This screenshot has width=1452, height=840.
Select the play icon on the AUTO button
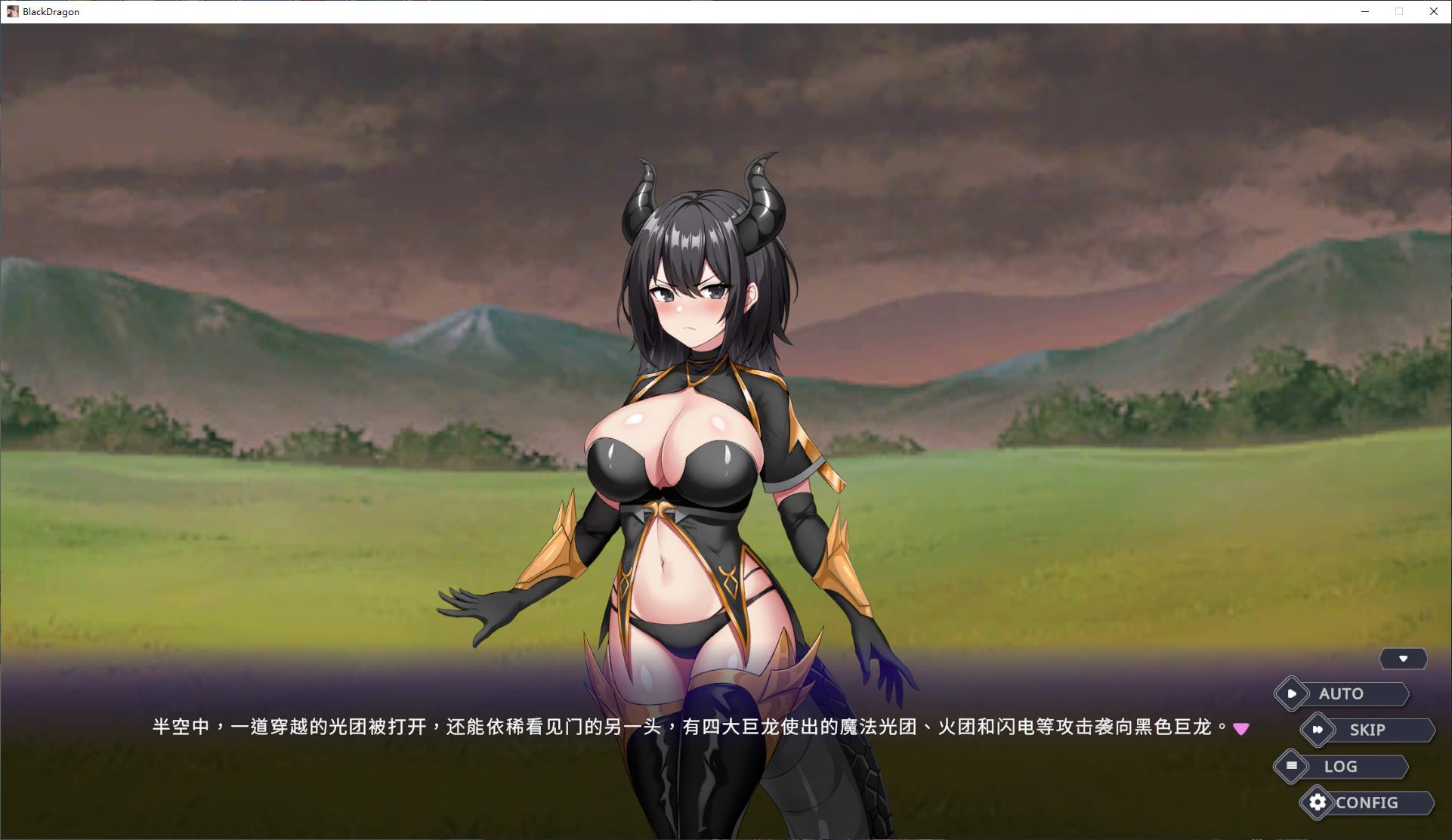click(1292, 693)
